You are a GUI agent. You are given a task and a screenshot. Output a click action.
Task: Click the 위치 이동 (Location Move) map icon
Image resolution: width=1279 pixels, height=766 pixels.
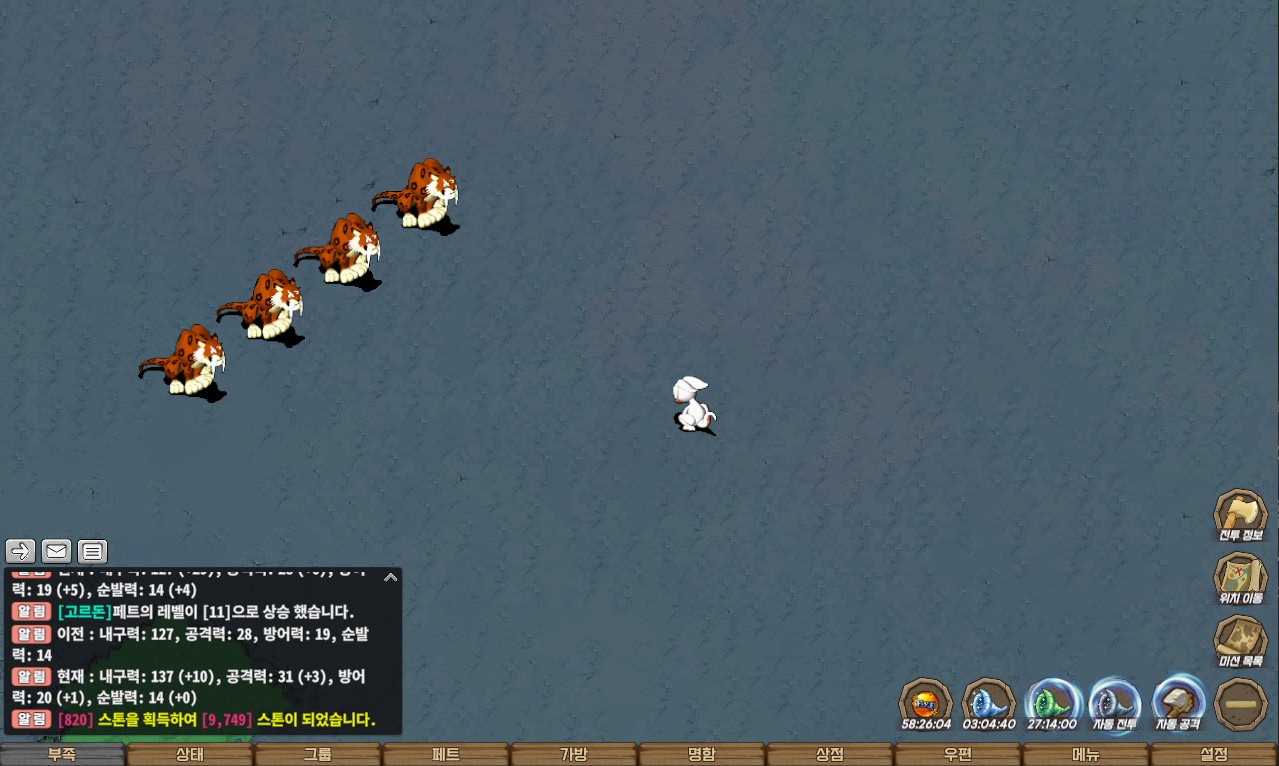pos(1240,578)
